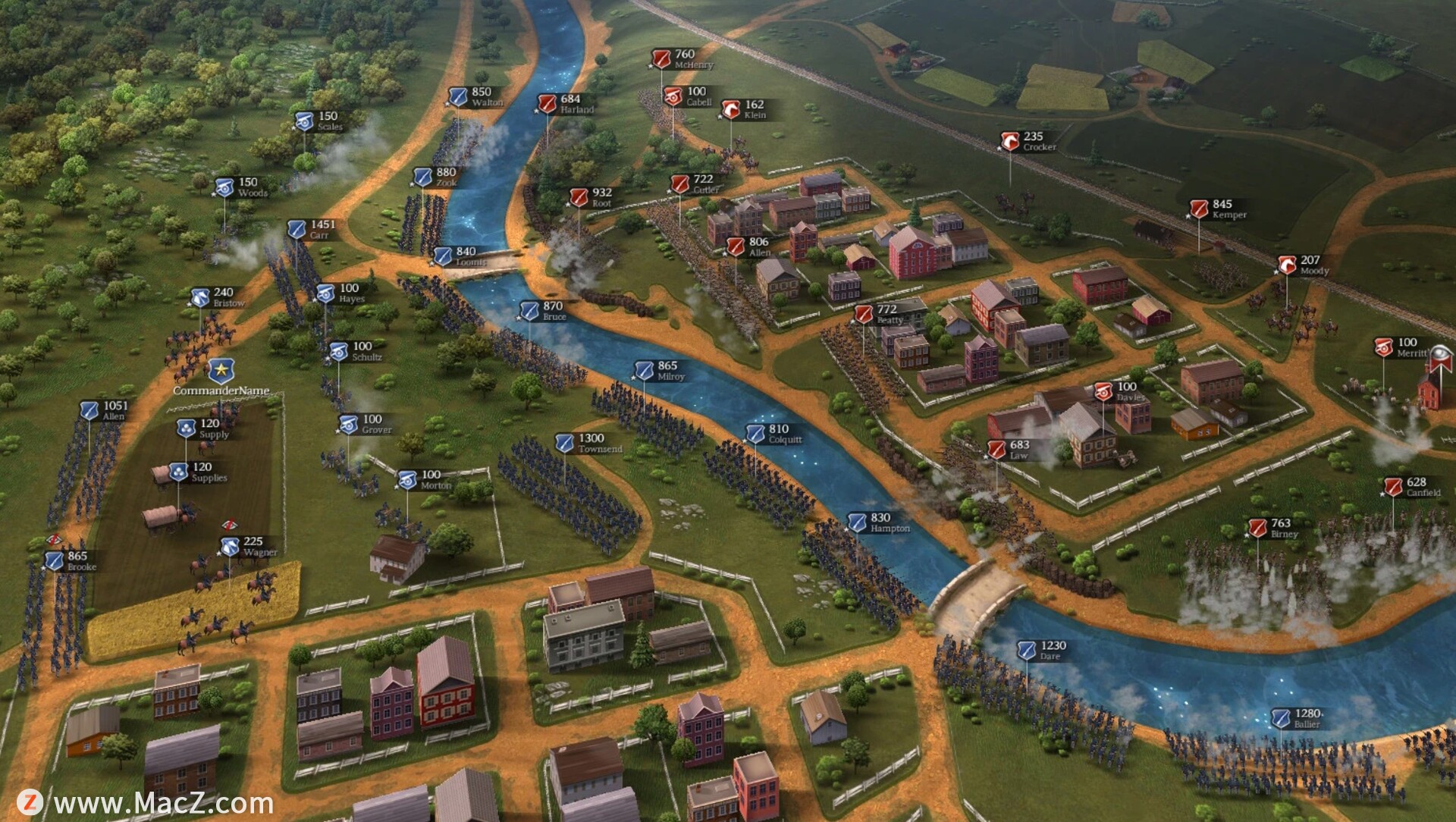
Task: Click the enemy Crocker cavalry marker
Action: tap(1009, 141)
